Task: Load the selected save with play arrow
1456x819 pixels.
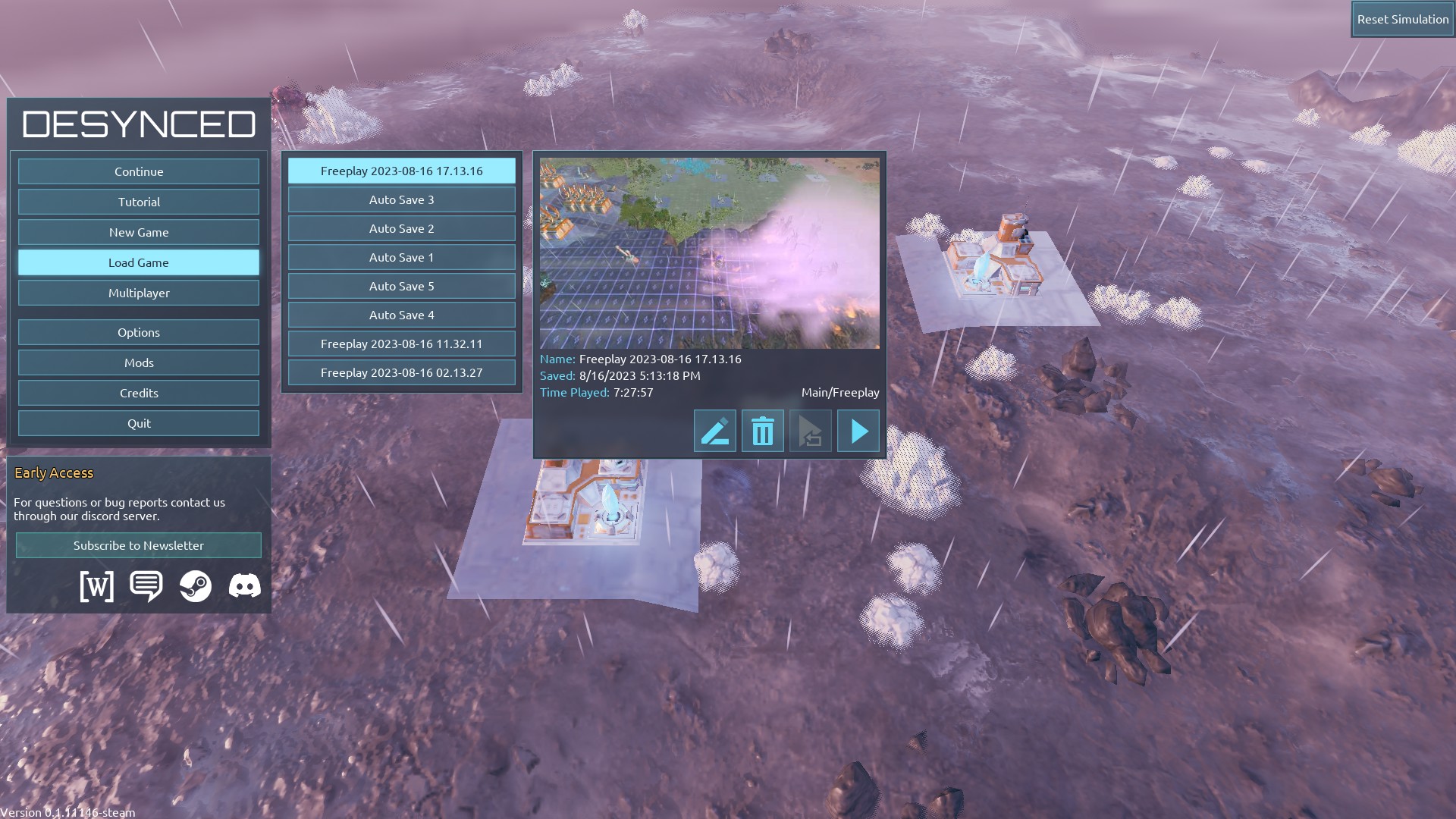Action: [x=858, y=431]
